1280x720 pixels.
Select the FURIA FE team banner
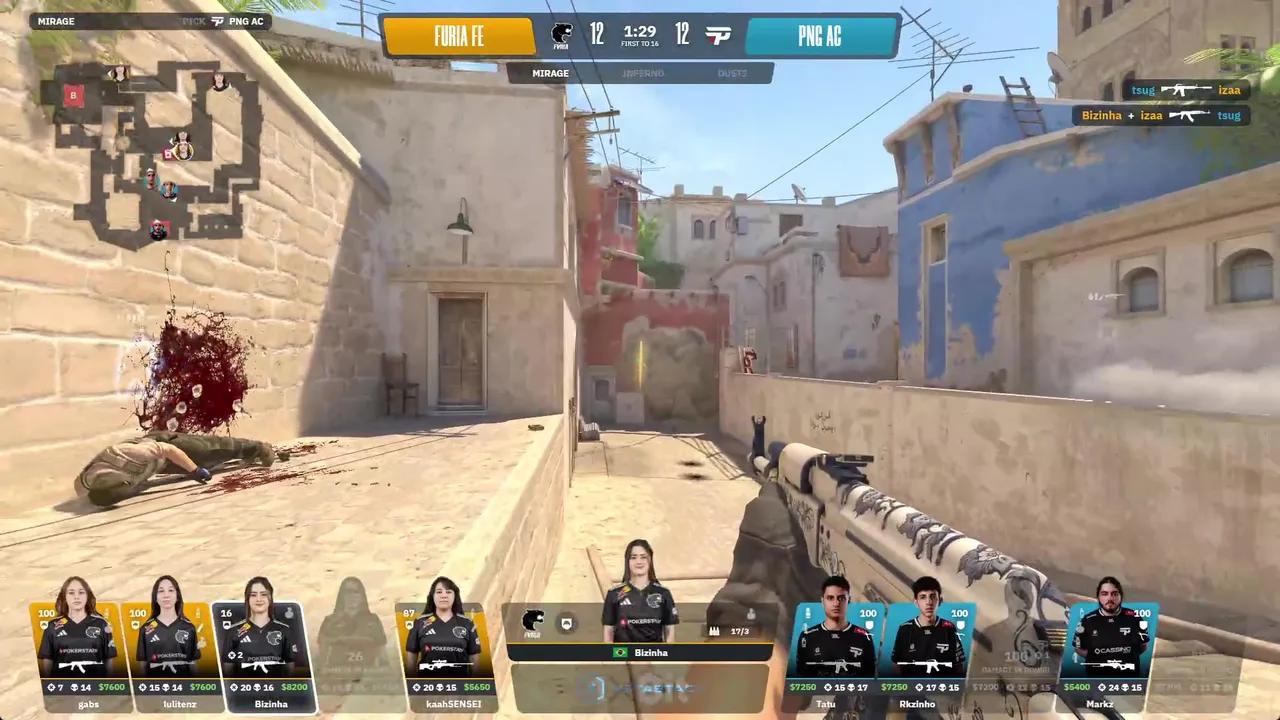[459, 37]
